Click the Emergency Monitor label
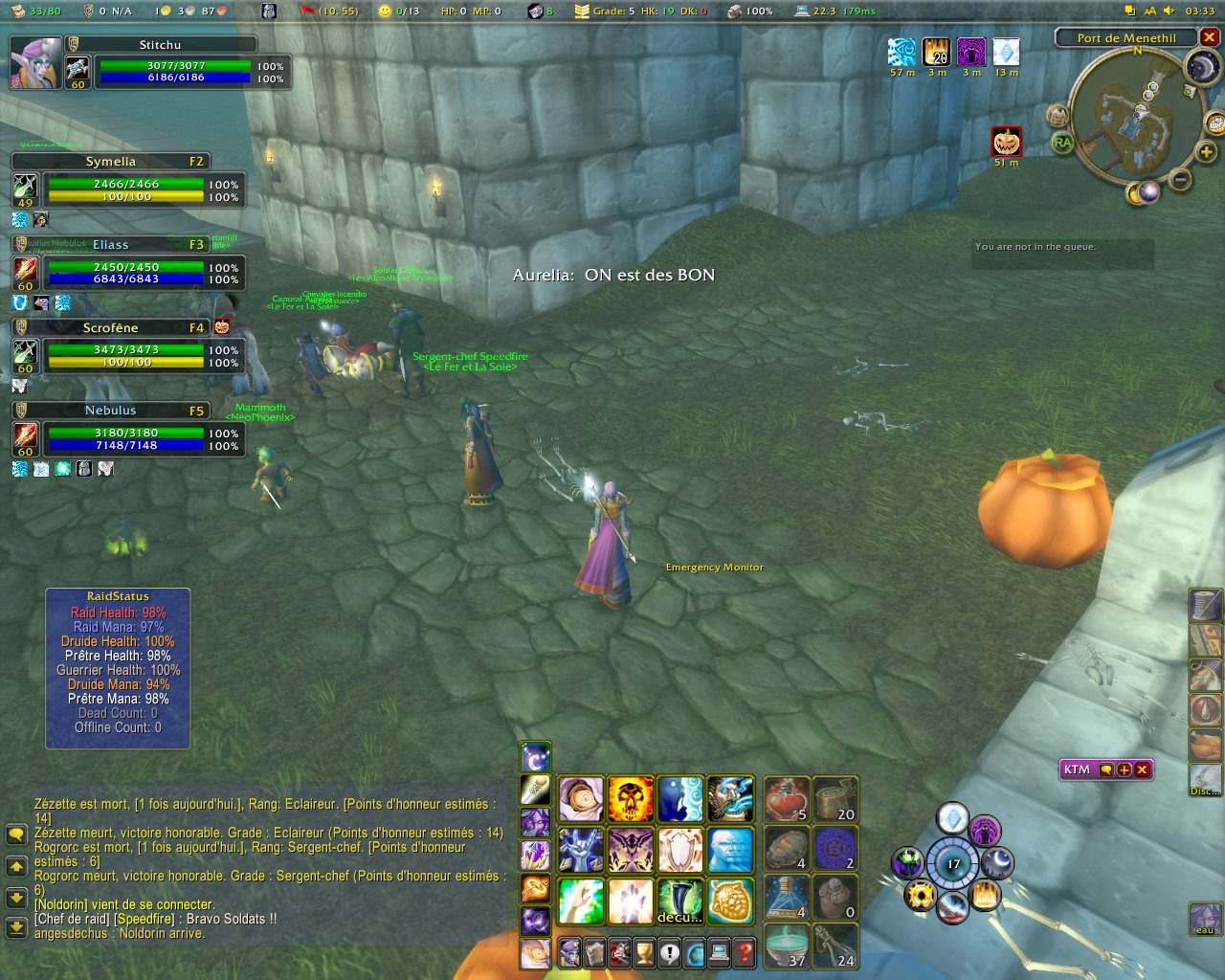 [x=714, y=568]
